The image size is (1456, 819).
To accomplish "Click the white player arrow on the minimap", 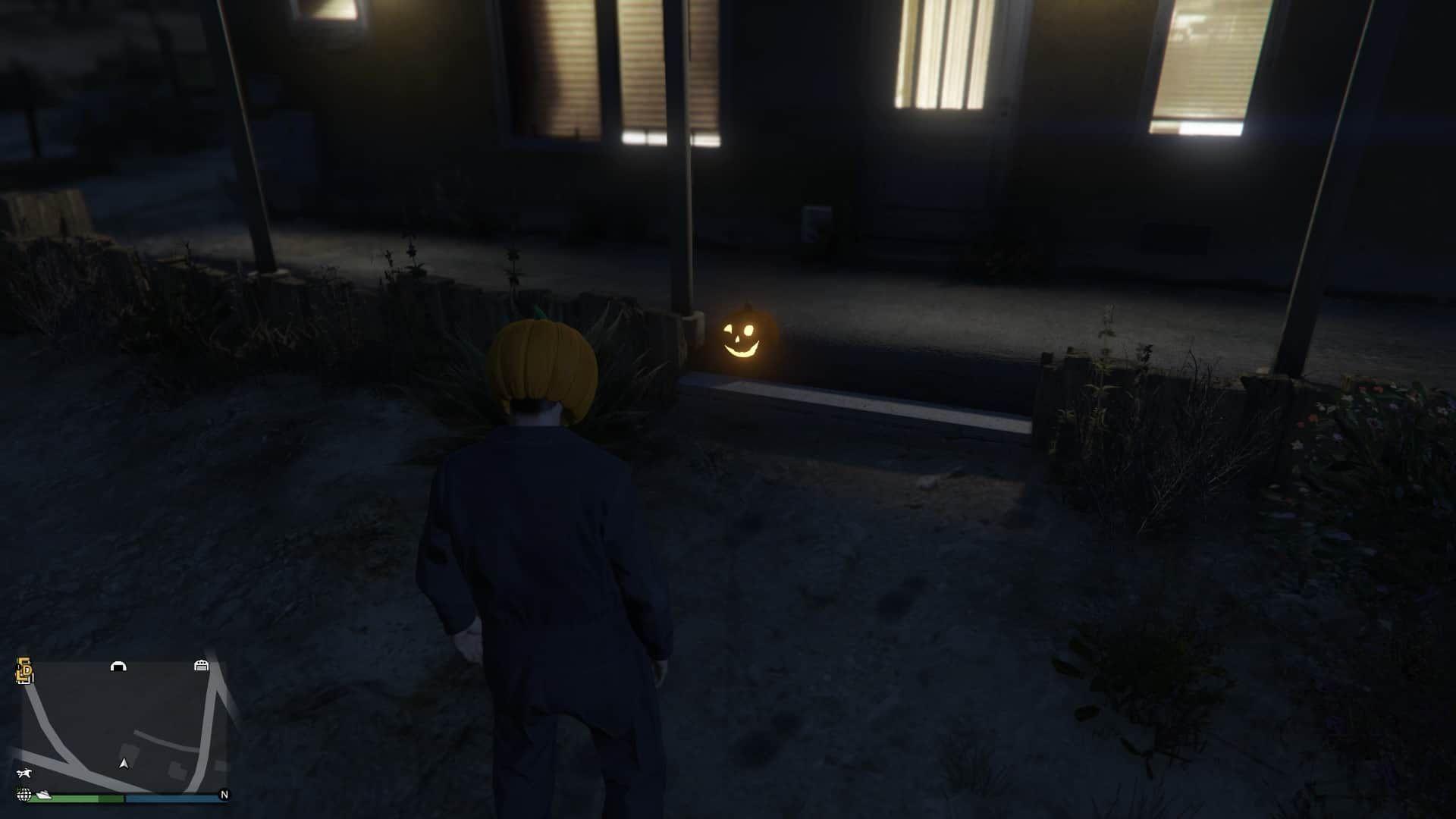I will pos(124,764).
